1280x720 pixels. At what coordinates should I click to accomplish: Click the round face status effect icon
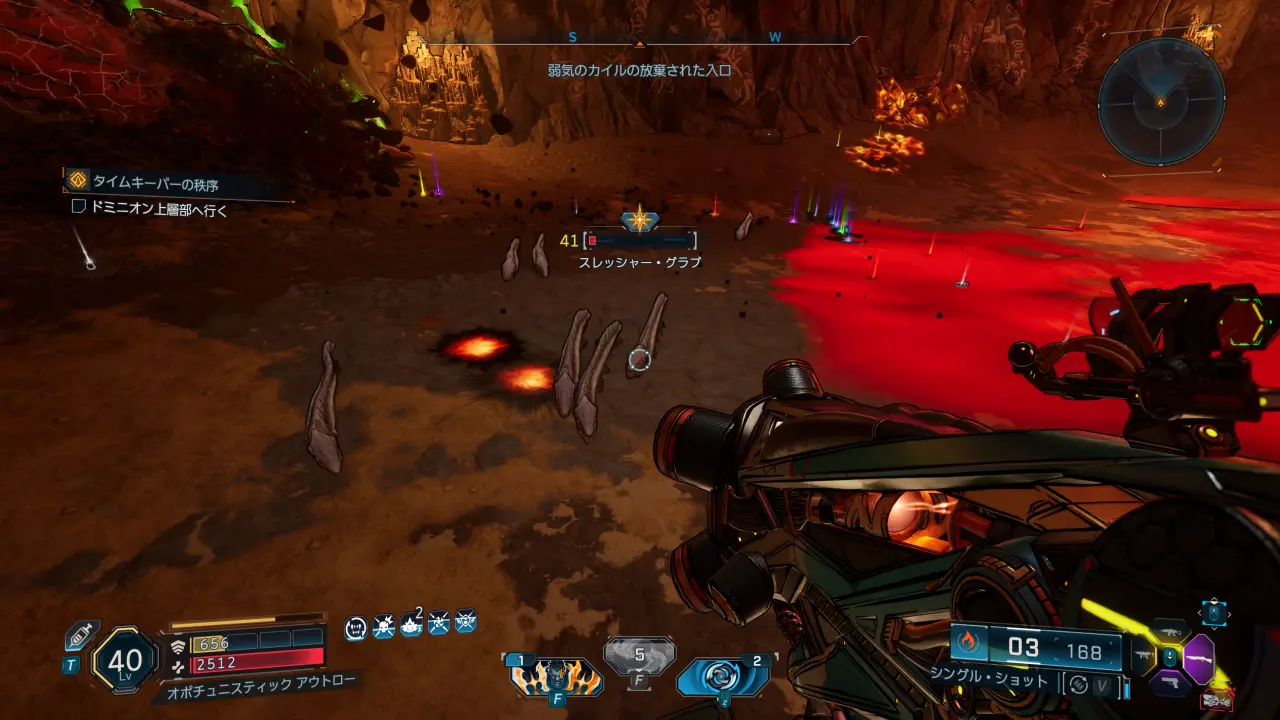(356, 627)
